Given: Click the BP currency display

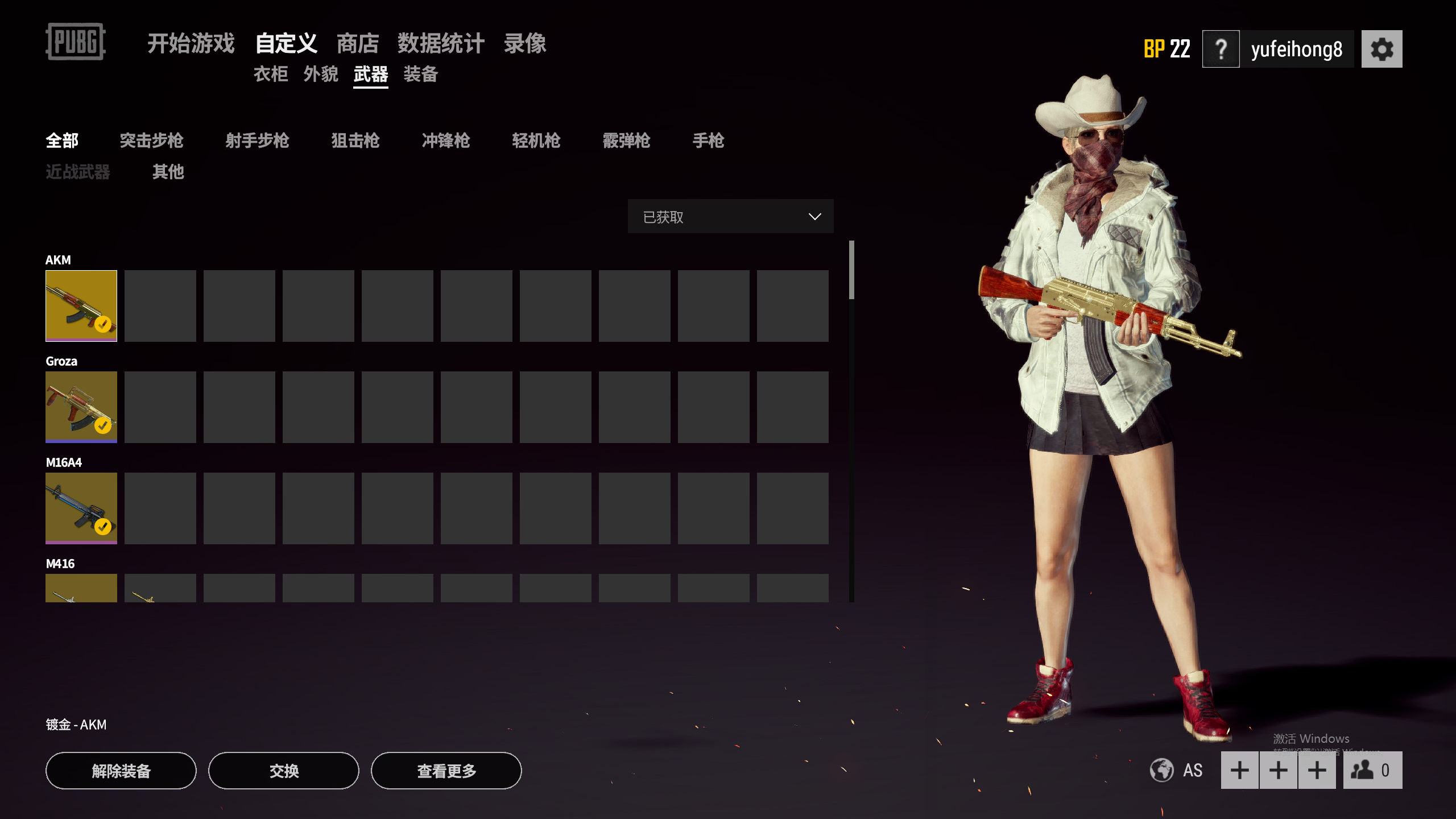Looking at the screenshot, I should click(1166, 48).
